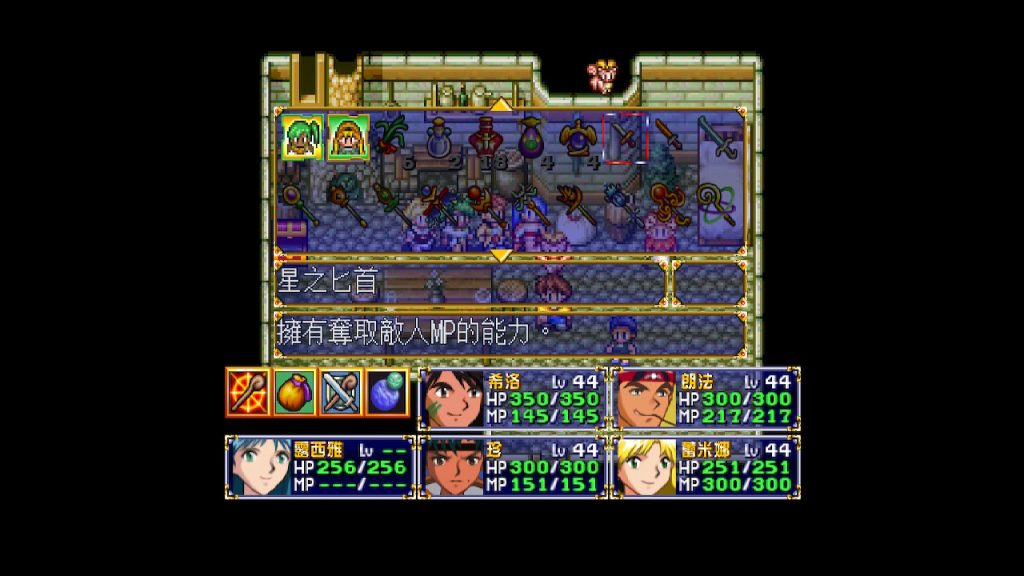Image resolution: width=1024 pixels, height=576 pixels.
Task: Select the teal curved-guard sword
Action: pyautogui.click(x=717, y=136)
